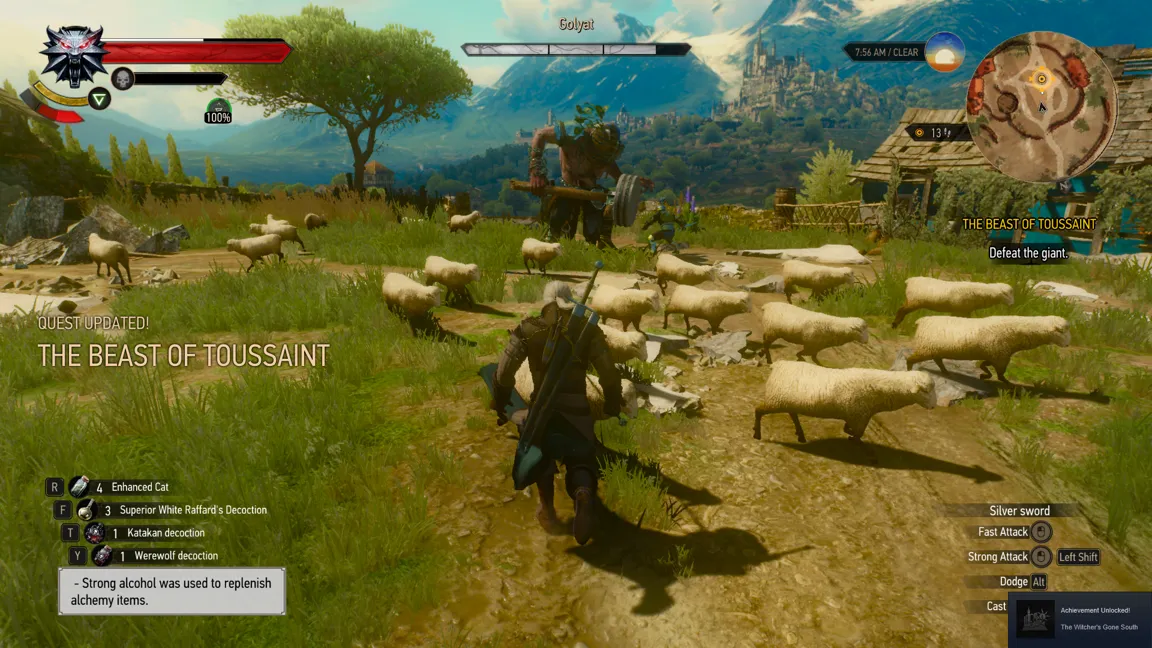The height and width of the screenshot is (648, 1152).
Task: Click the circular minimap
Action: 1040,105
